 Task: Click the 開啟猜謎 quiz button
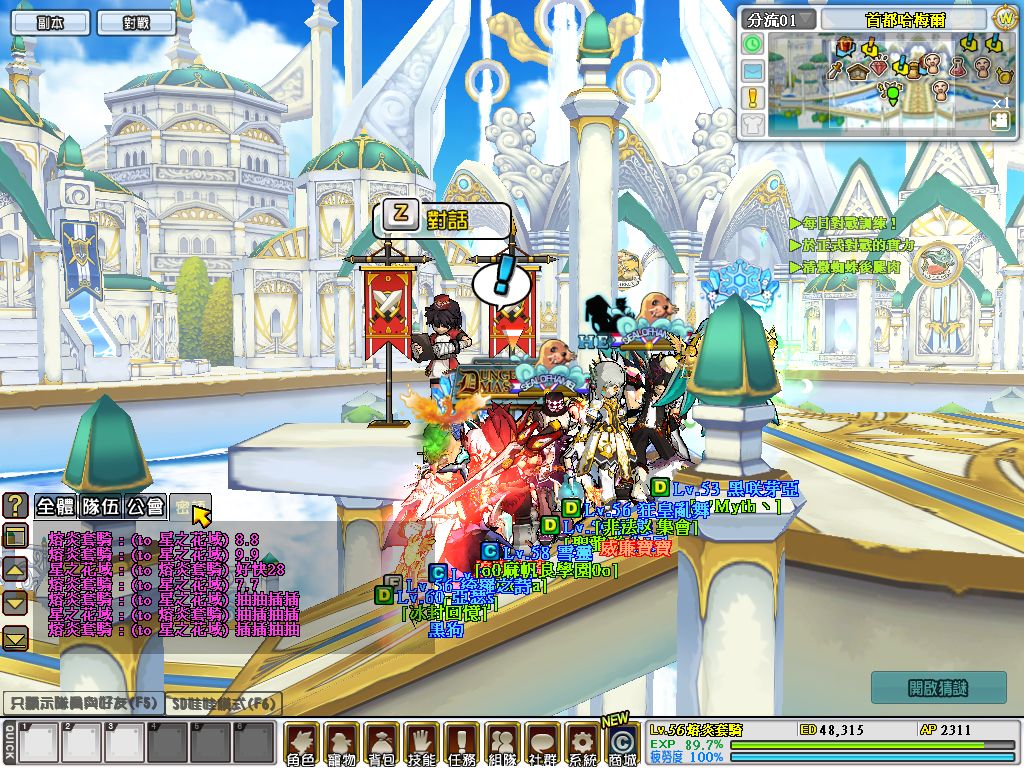[x=938, y=688]
